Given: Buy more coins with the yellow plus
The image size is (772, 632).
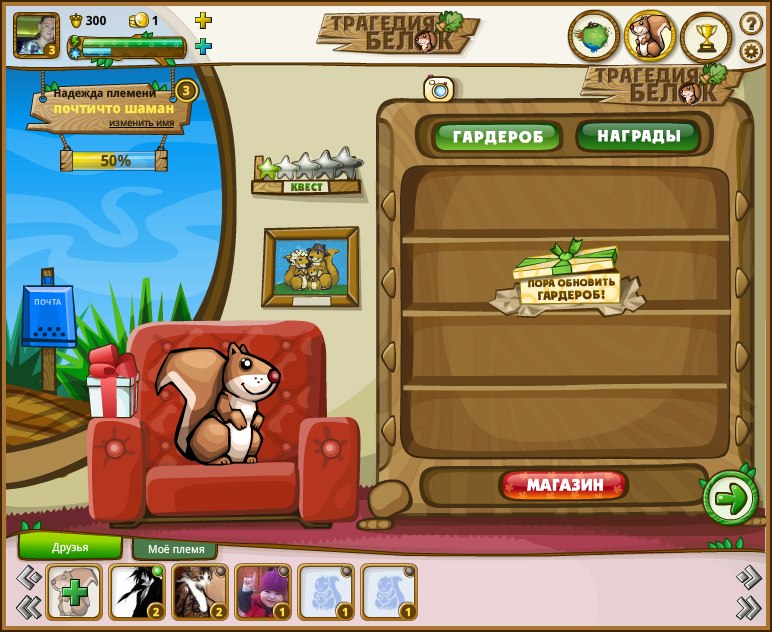Looking at the screenshot, I should point(203,21).
